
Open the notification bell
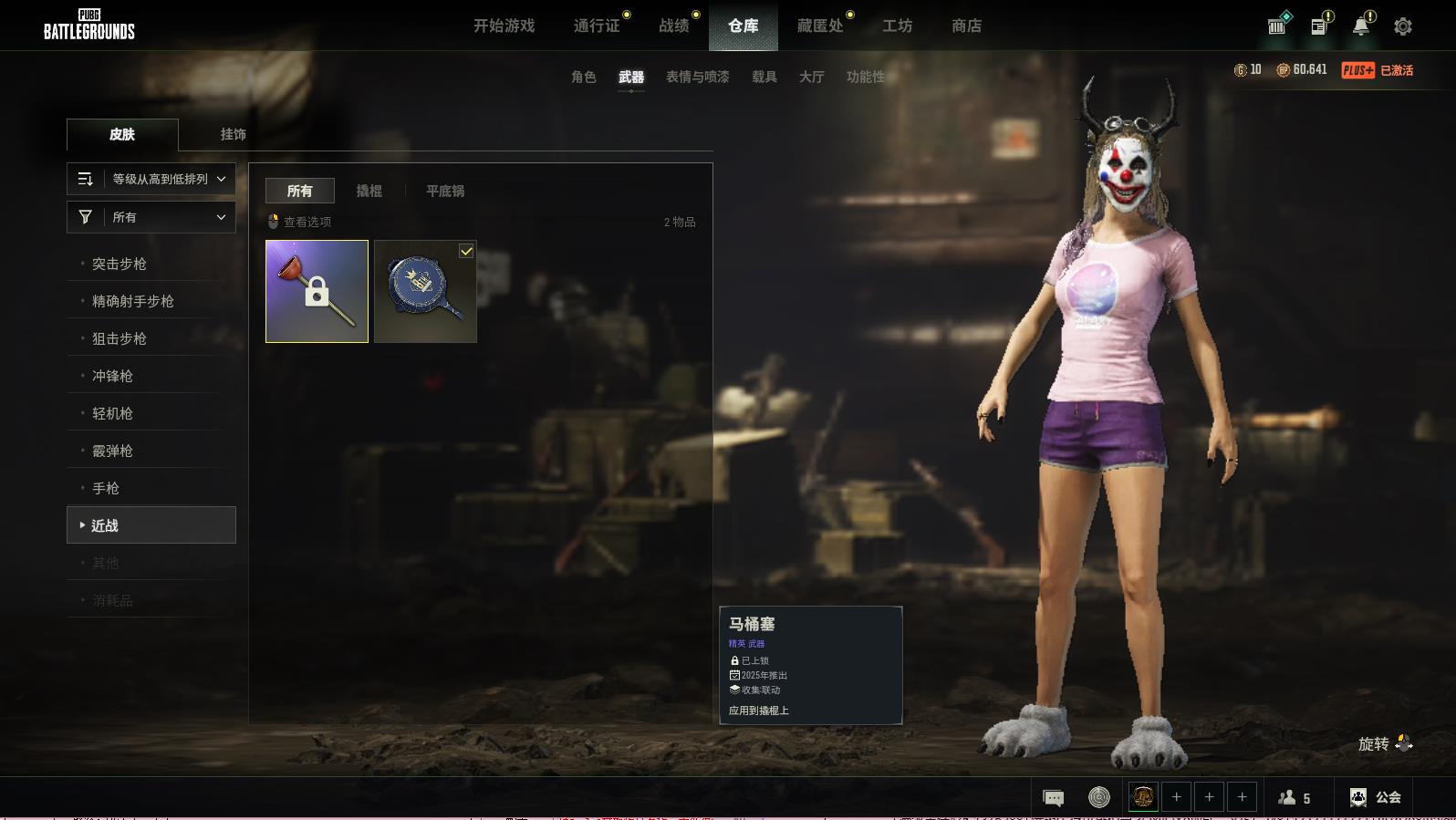pos(1361,26)
